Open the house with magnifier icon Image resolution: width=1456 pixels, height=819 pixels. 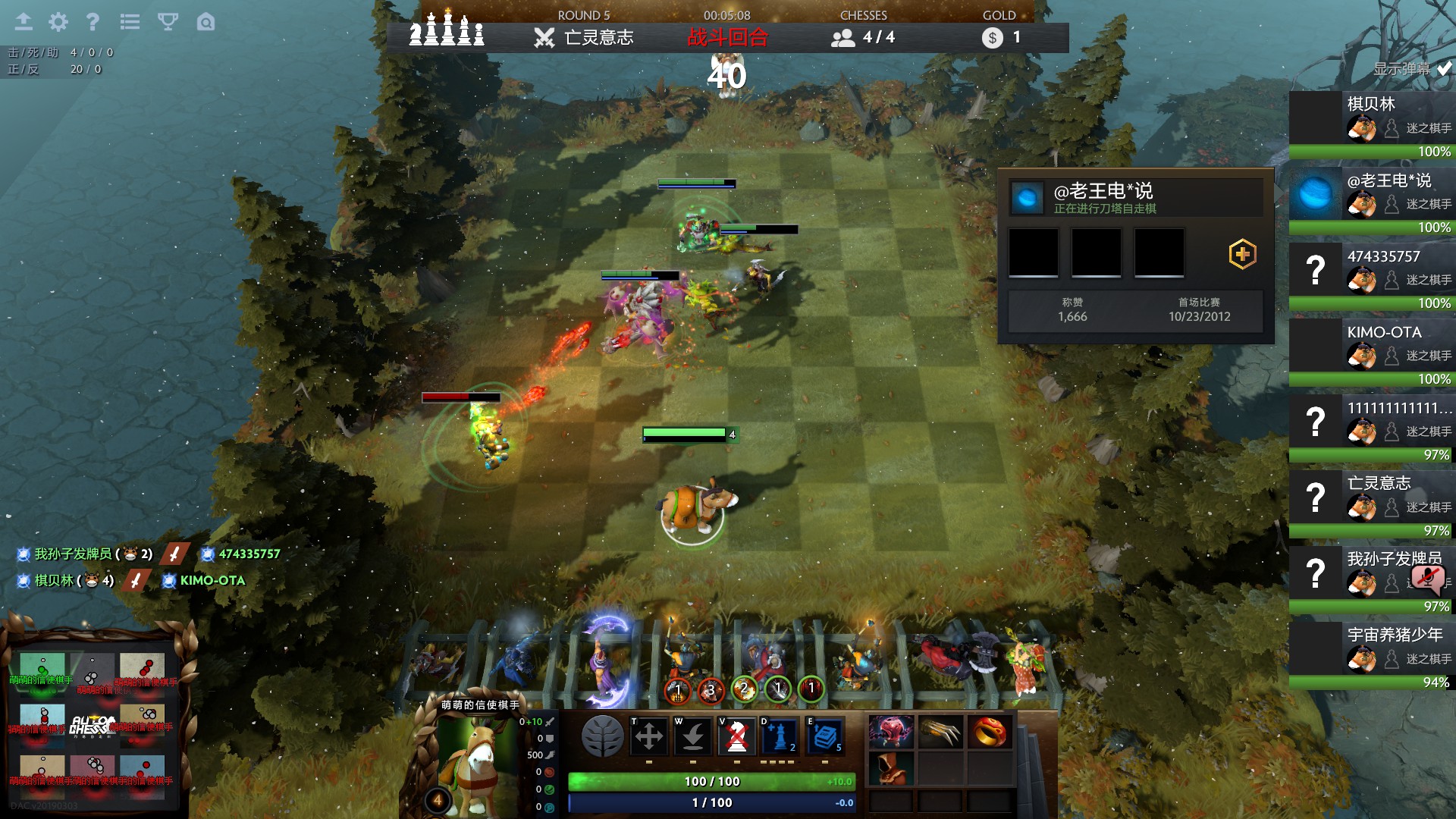coord(206,22)
